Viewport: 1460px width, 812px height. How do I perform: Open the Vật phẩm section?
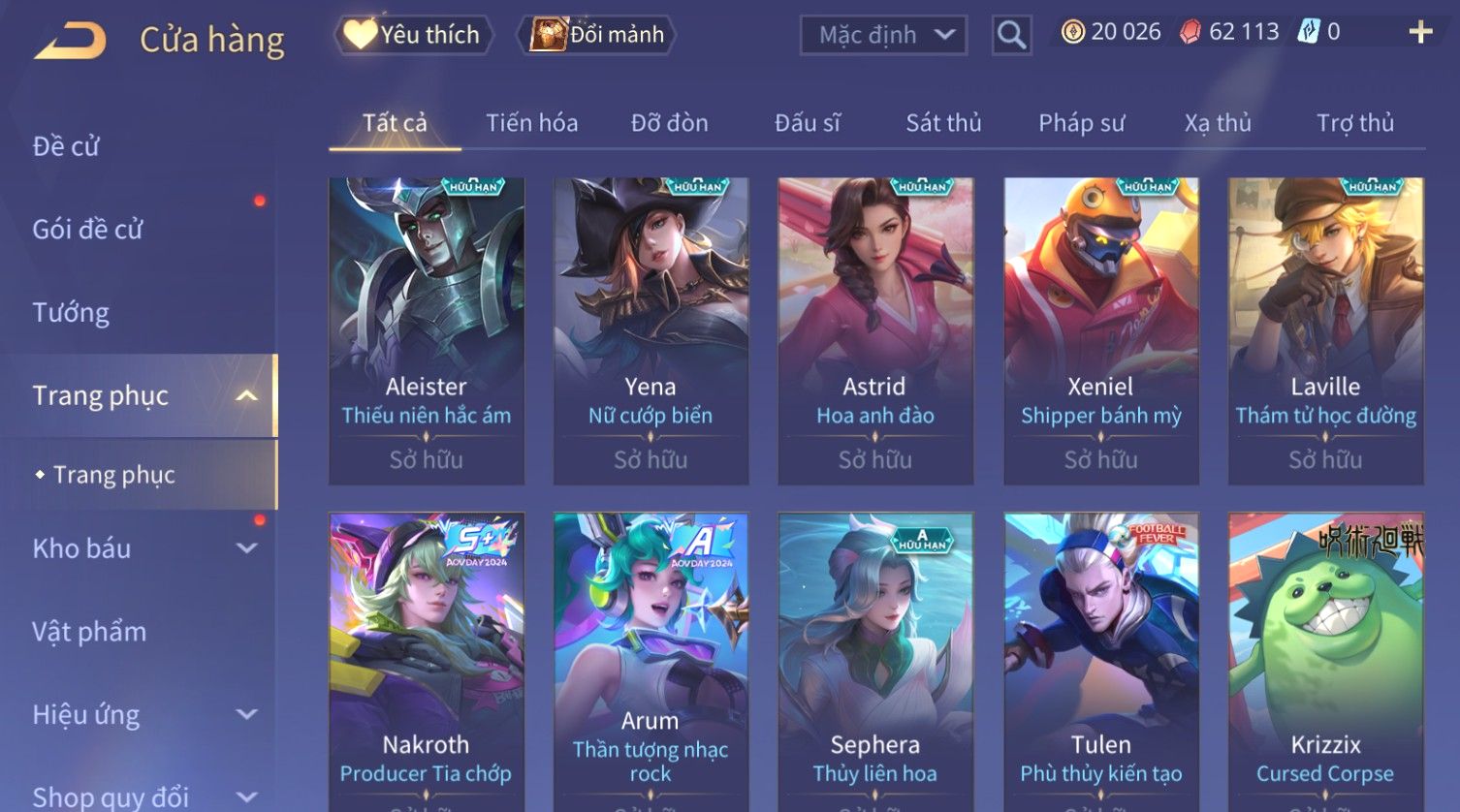tap(89, 632)
